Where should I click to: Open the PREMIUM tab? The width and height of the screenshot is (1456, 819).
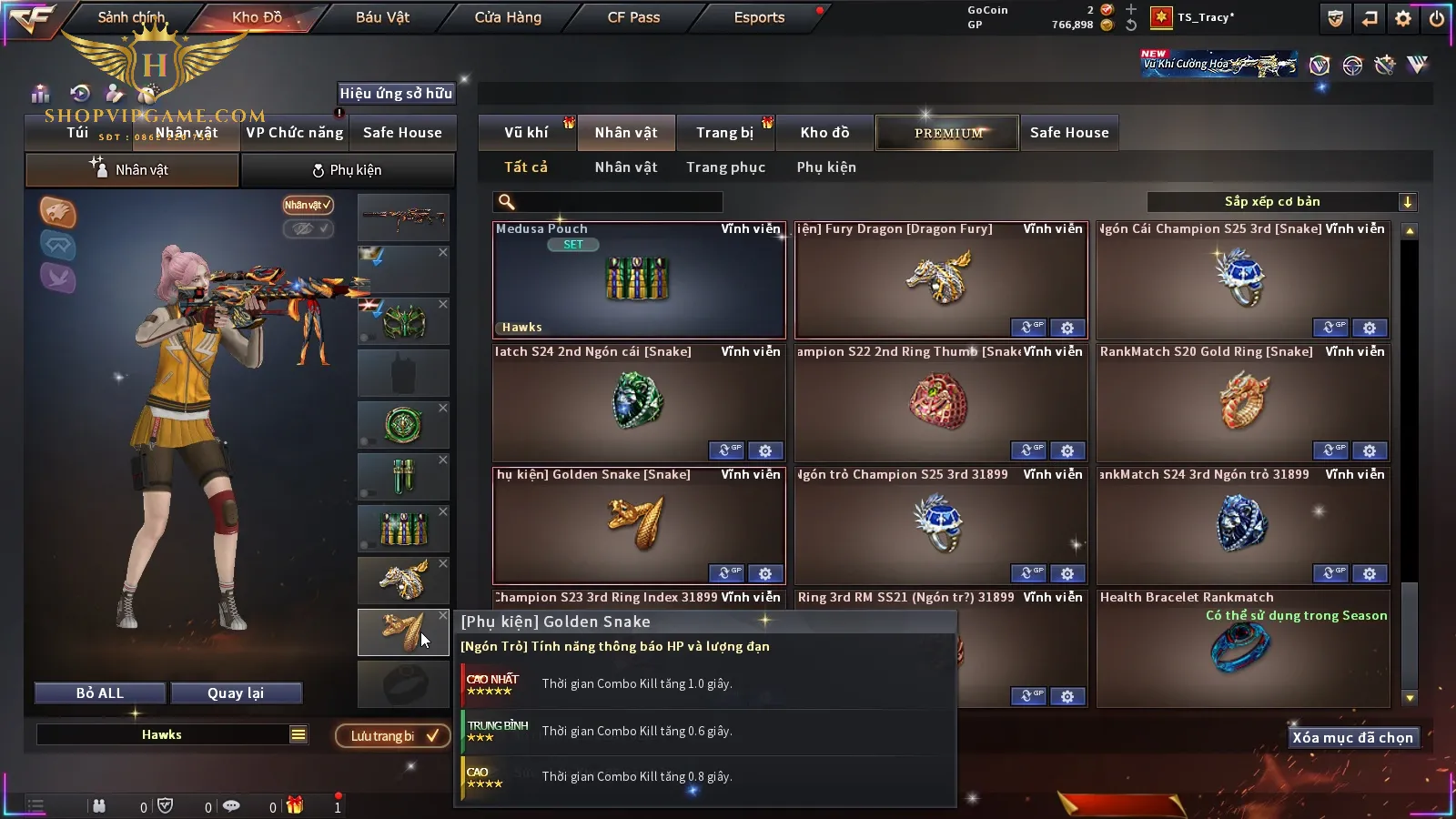[x=947, y=133]
